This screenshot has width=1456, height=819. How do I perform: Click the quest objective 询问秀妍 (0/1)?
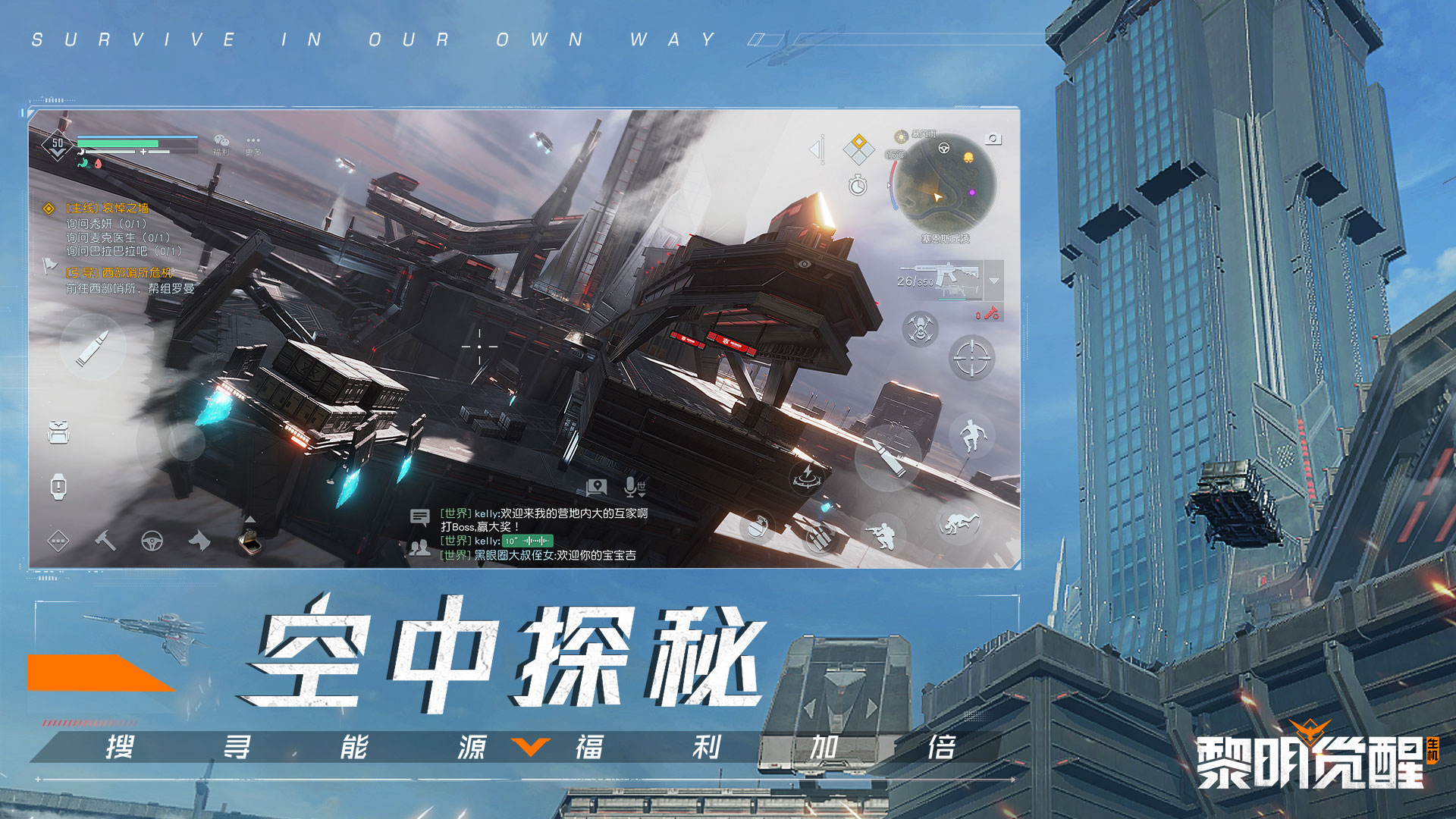click(x=106, y=224)
